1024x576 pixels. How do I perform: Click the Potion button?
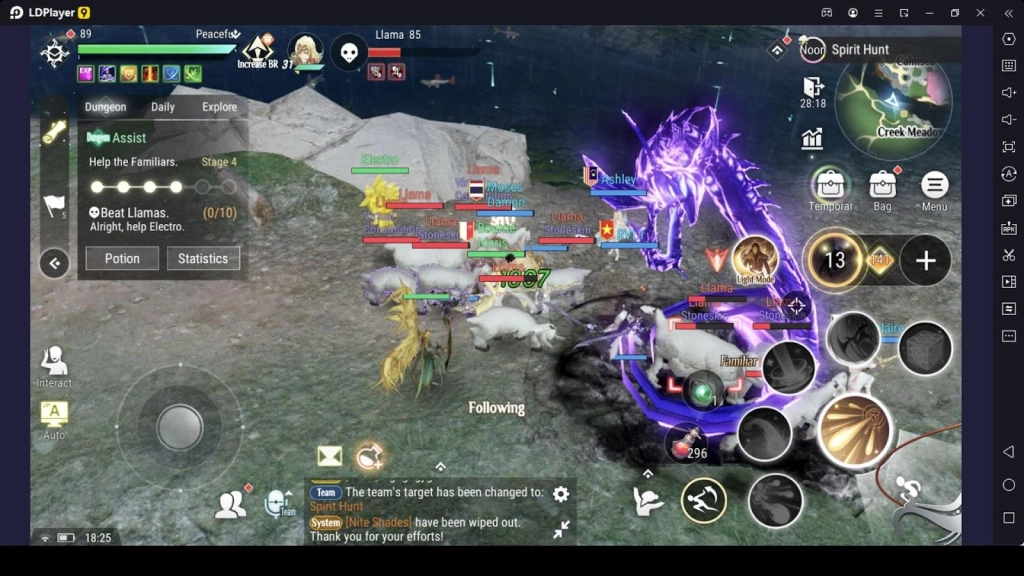point(122,258)
